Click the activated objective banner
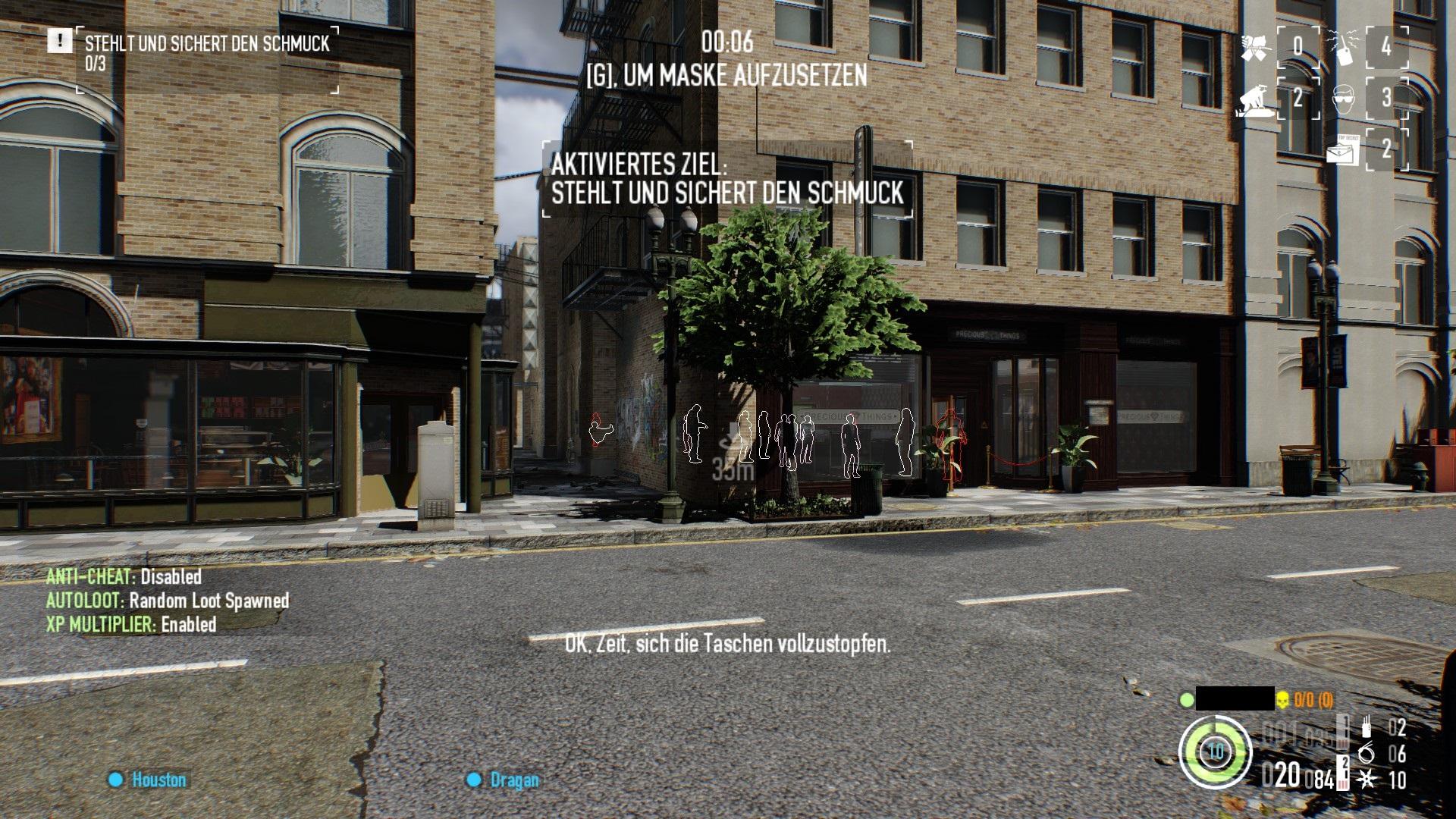 tap(726, 179)
